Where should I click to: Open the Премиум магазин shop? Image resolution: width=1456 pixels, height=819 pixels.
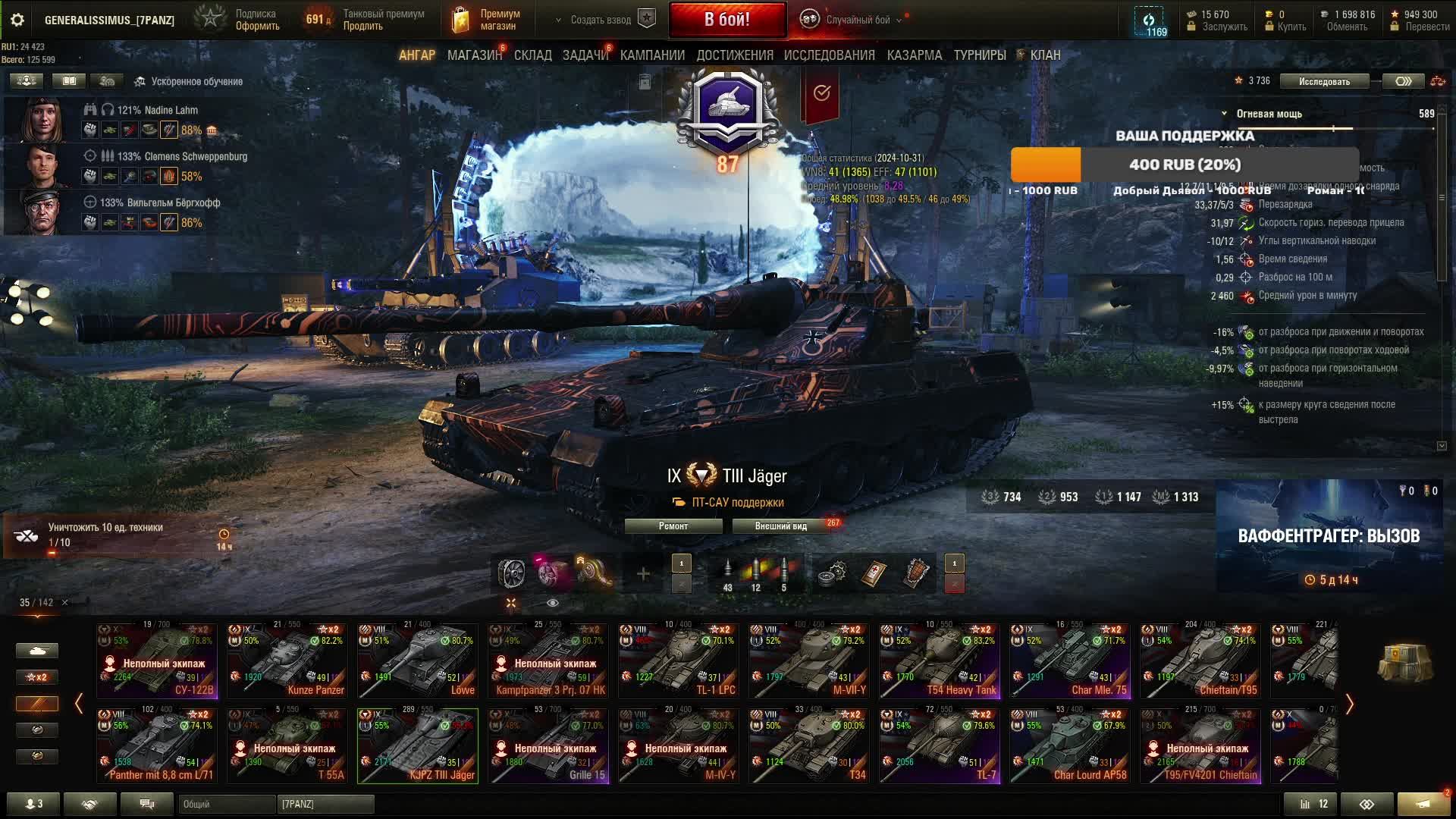(487, 20)
